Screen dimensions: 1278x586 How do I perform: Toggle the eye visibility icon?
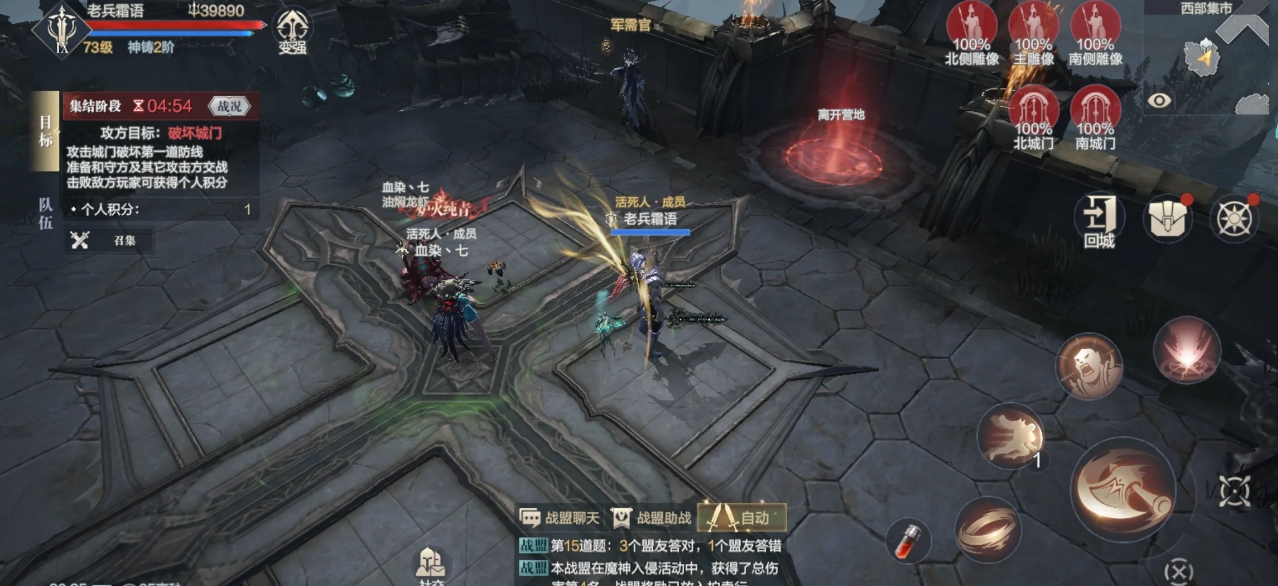click(x=1159, y=100)
